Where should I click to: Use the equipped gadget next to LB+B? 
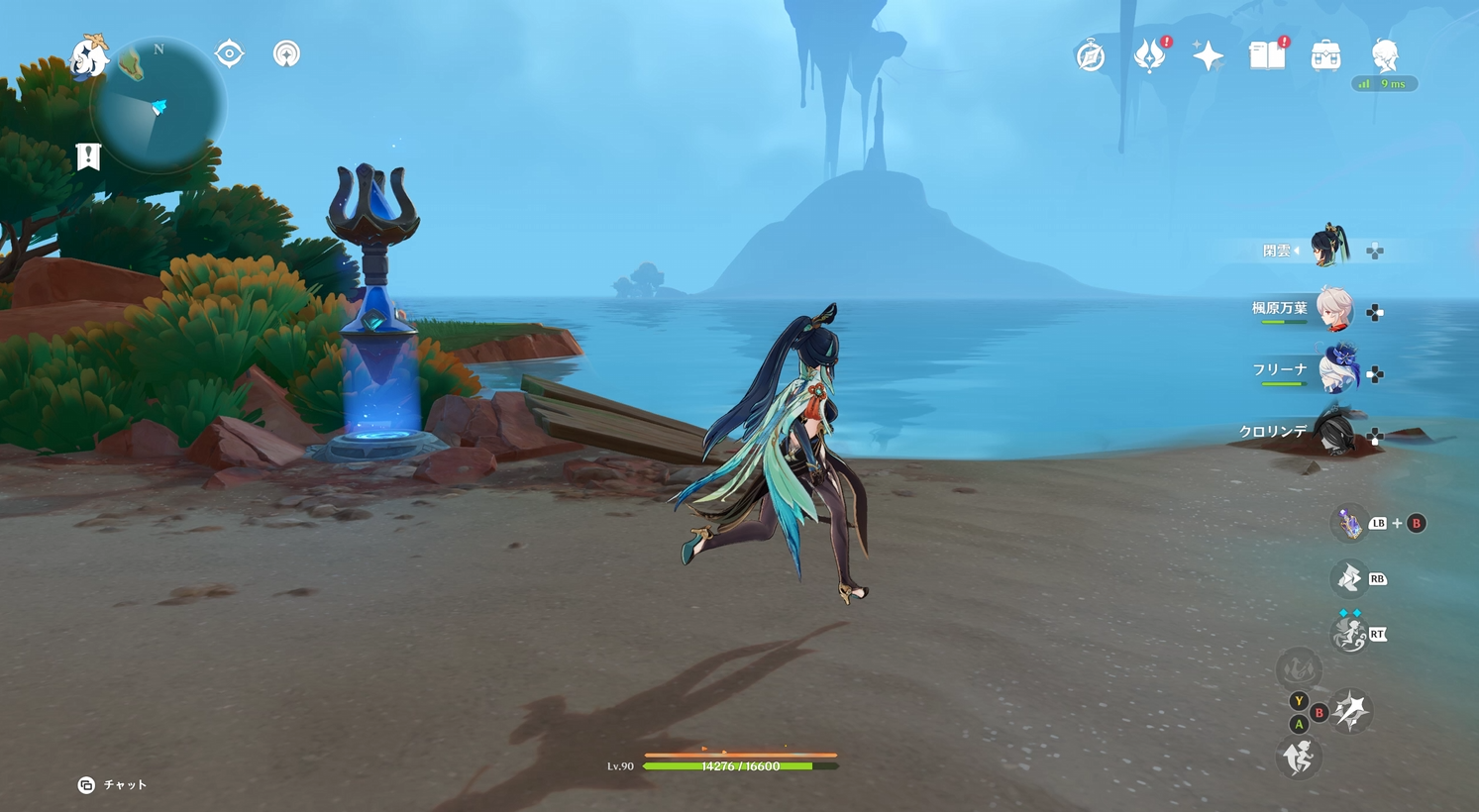pyautogui.click(x=1351, y=522)
